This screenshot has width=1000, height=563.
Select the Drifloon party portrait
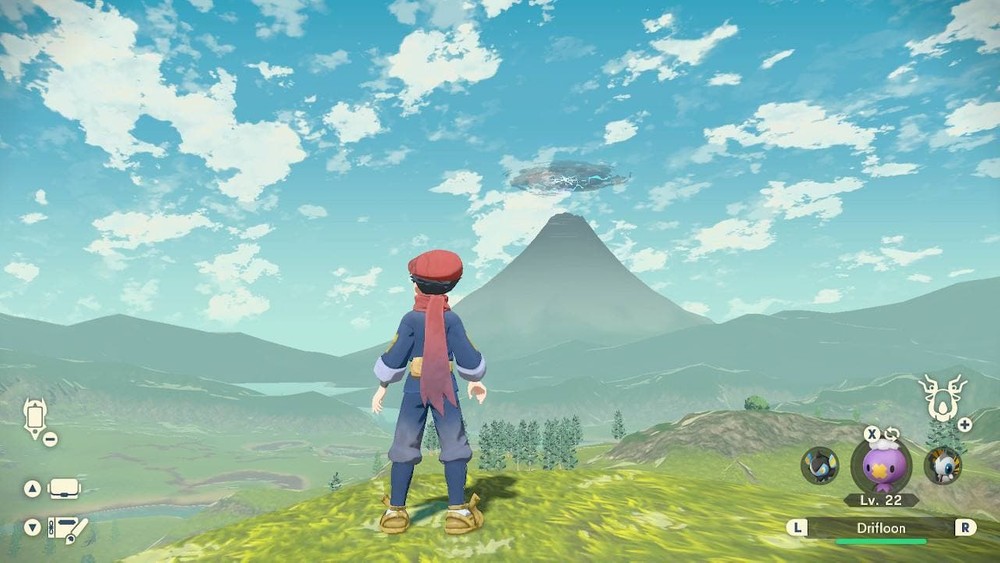pyautogui.click(x=881, y=465)
